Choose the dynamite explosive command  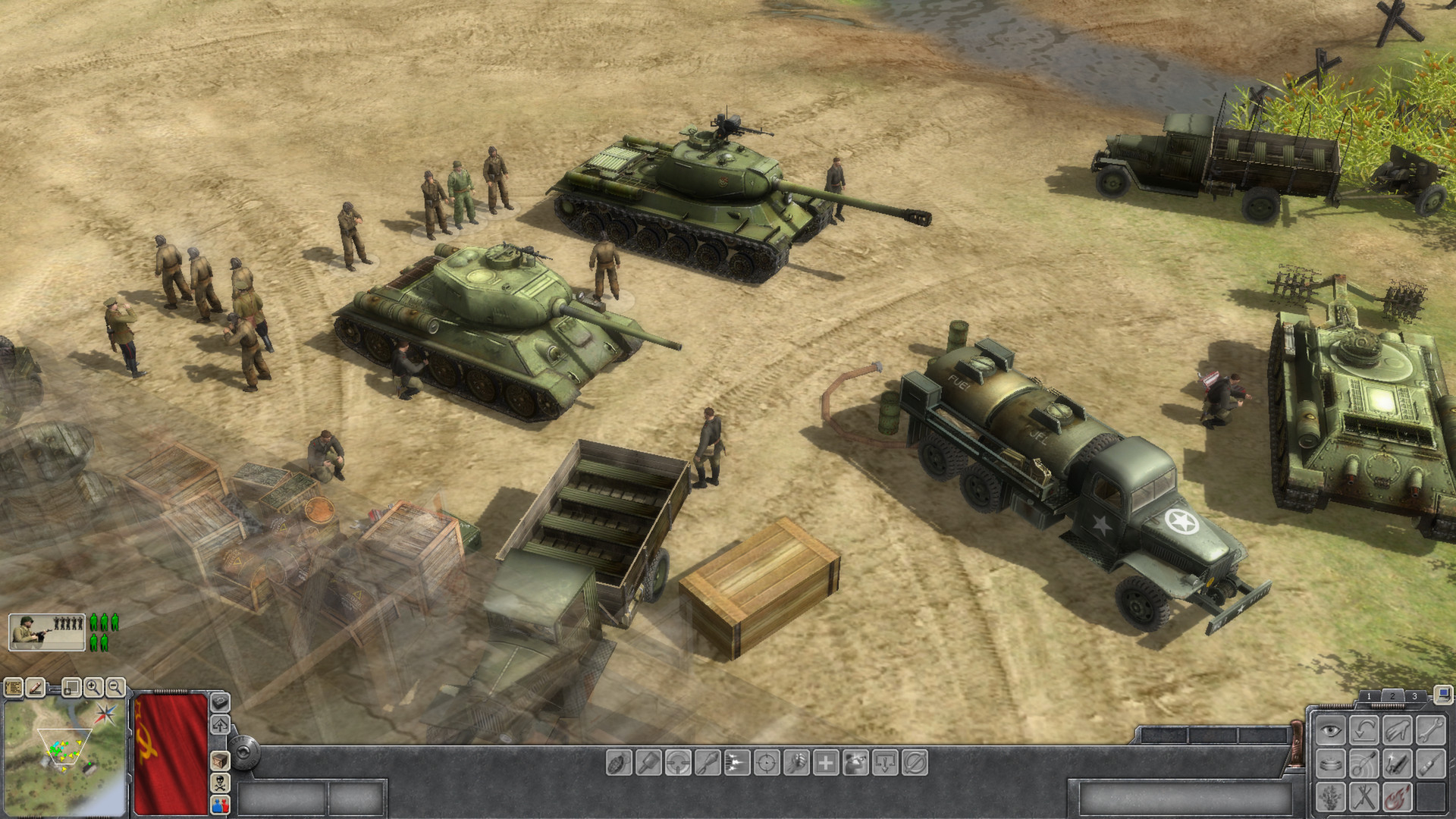tap(1397, 764)
